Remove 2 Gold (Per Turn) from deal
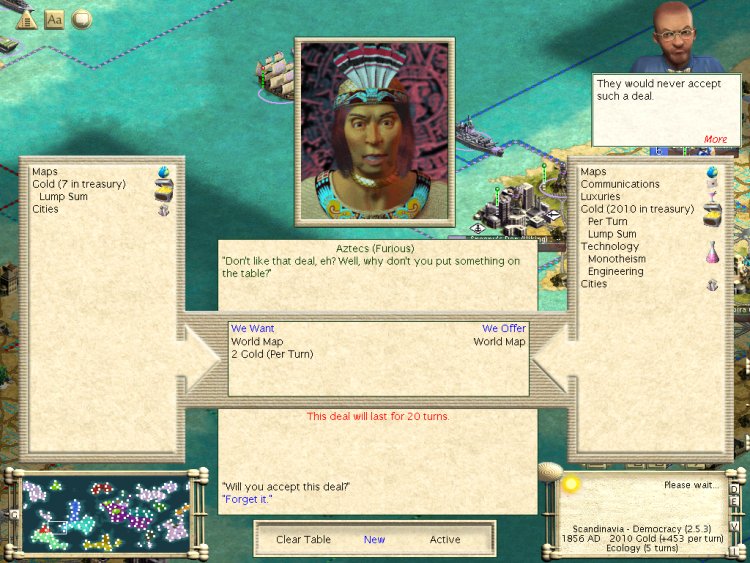 tap(272, 354)
